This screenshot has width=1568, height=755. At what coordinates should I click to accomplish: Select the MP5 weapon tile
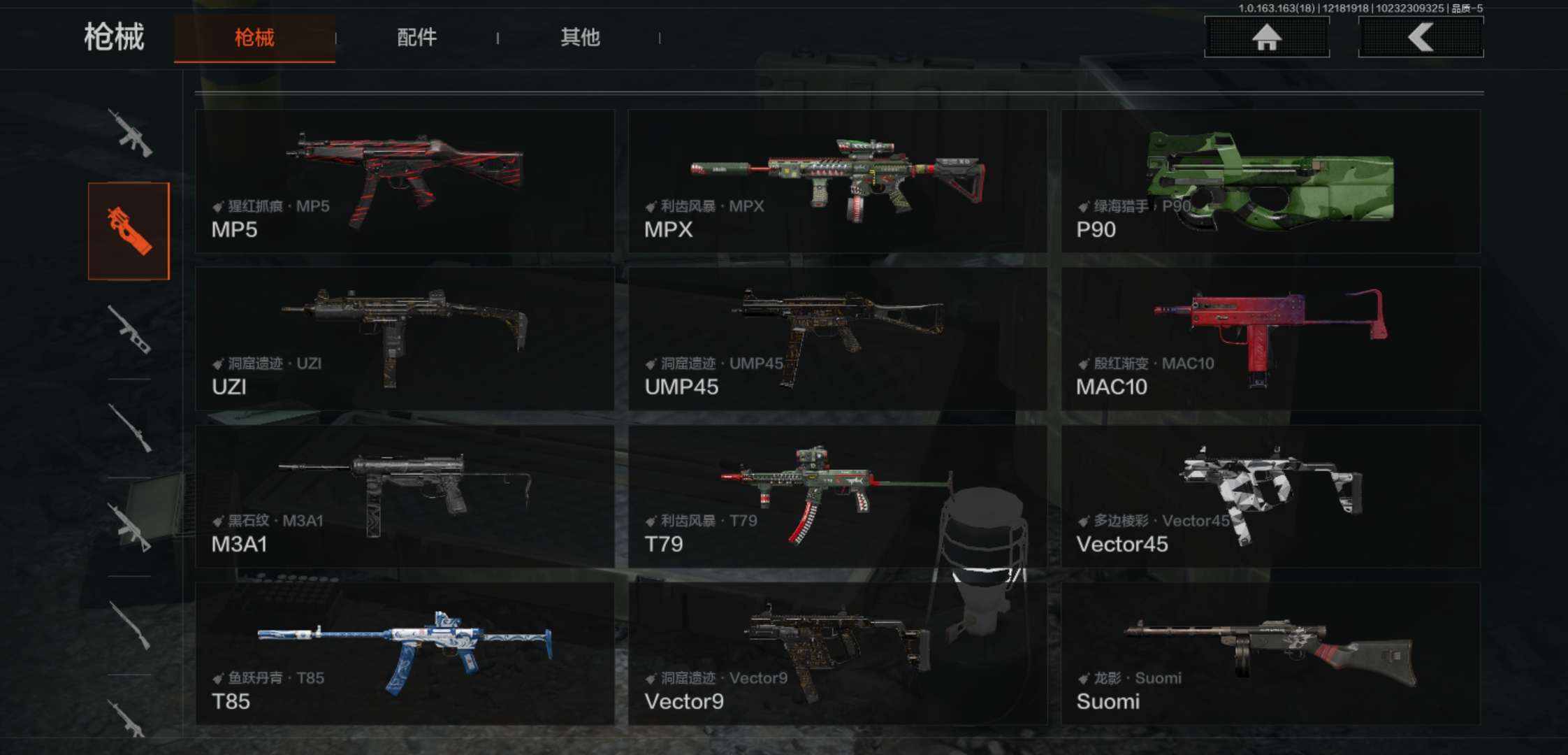(x=405, y=181)
